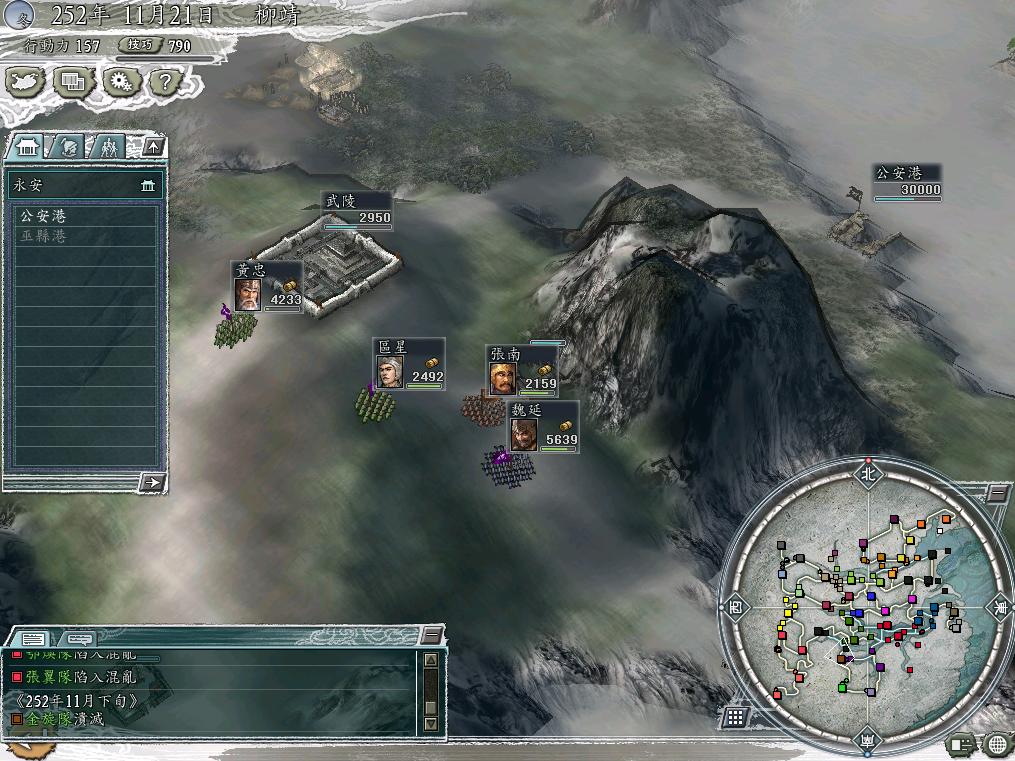1015x761 pixels.
Task: Switch to the troops figures tab
Action: tap(107, 147)
